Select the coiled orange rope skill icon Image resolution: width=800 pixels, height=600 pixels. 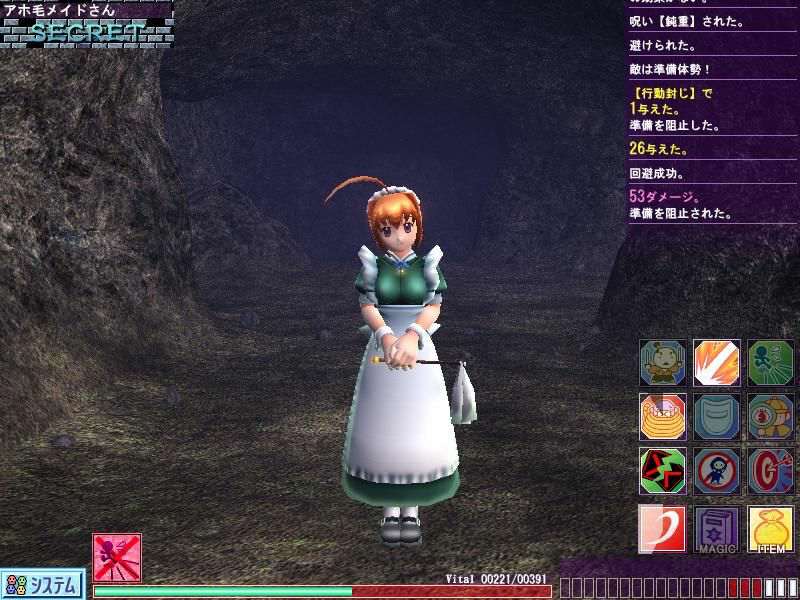(x=662, y=418)
